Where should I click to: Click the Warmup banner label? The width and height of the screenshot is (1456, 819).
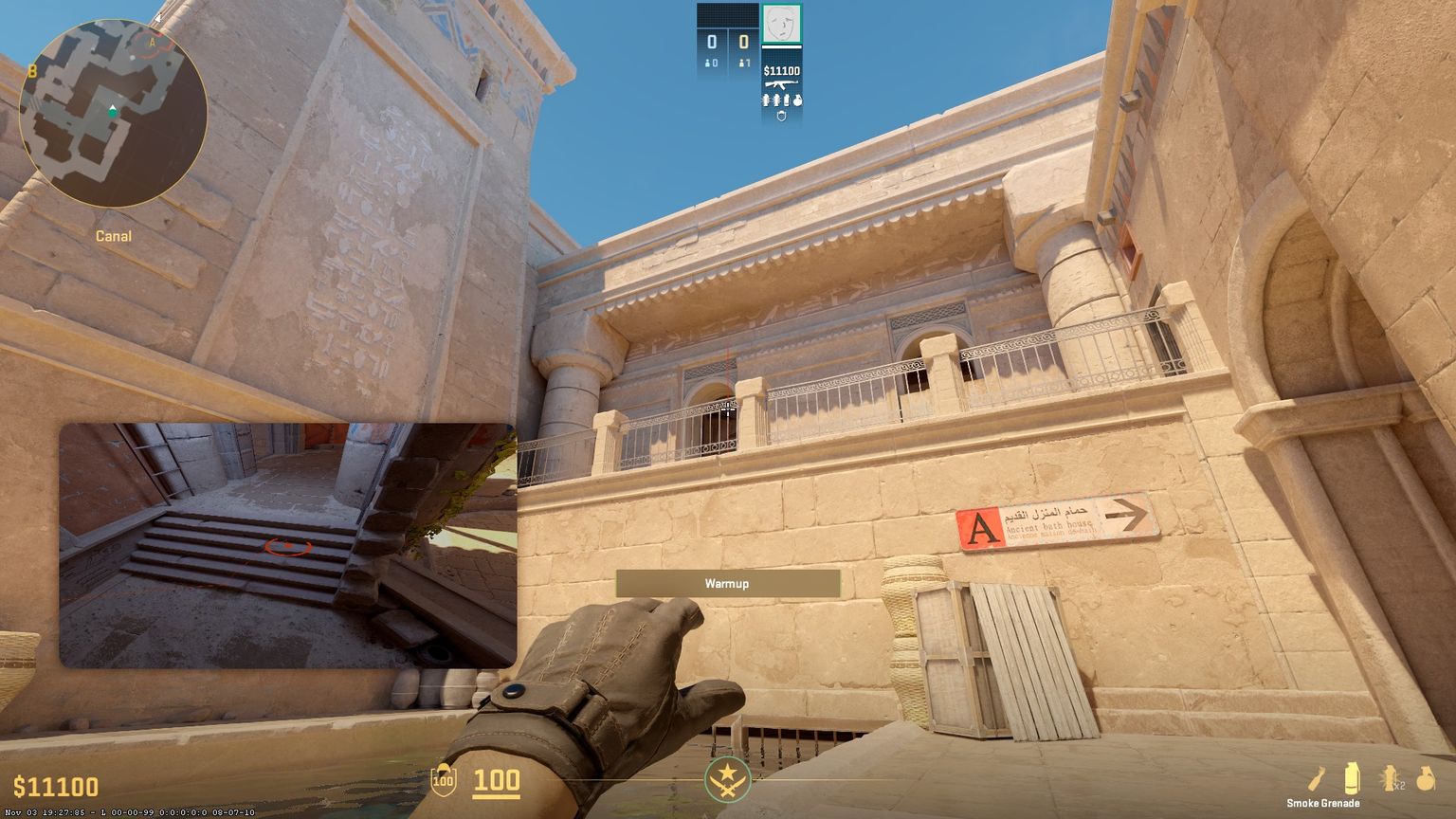pos(728,584)
